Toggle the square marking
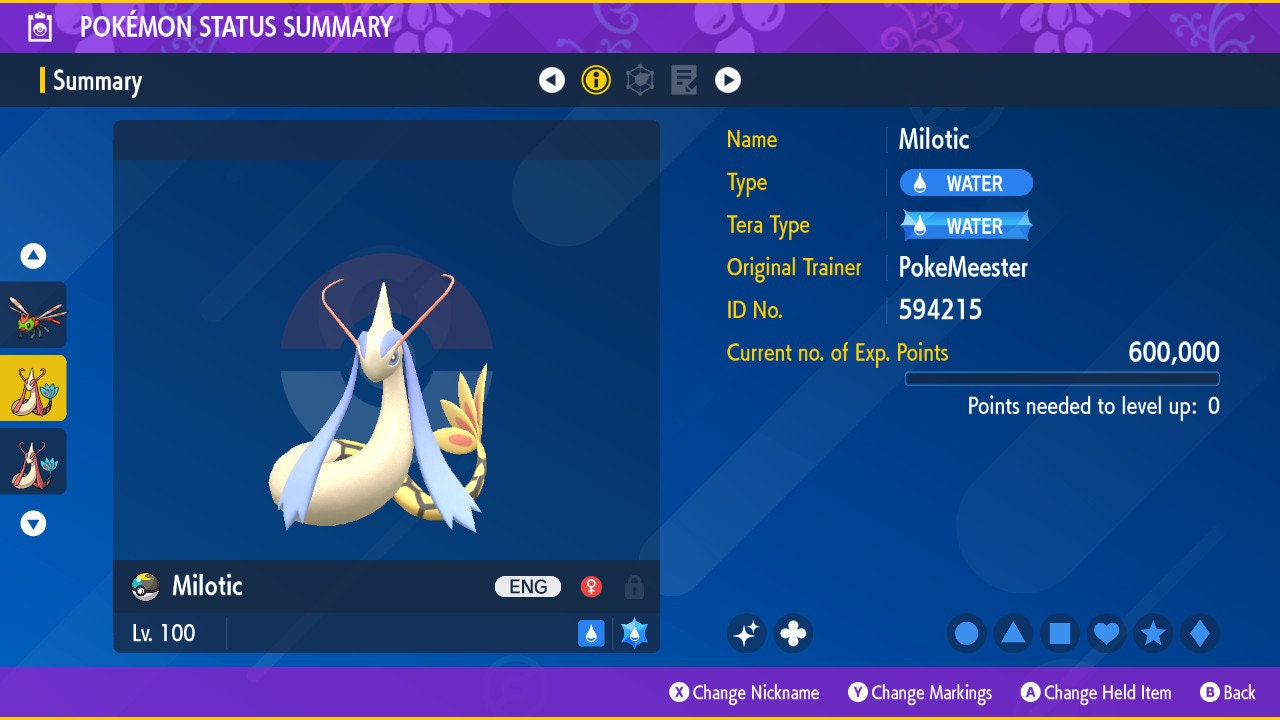The height and width of the screenshot is (720, 1280). (x=1060, y=633)
